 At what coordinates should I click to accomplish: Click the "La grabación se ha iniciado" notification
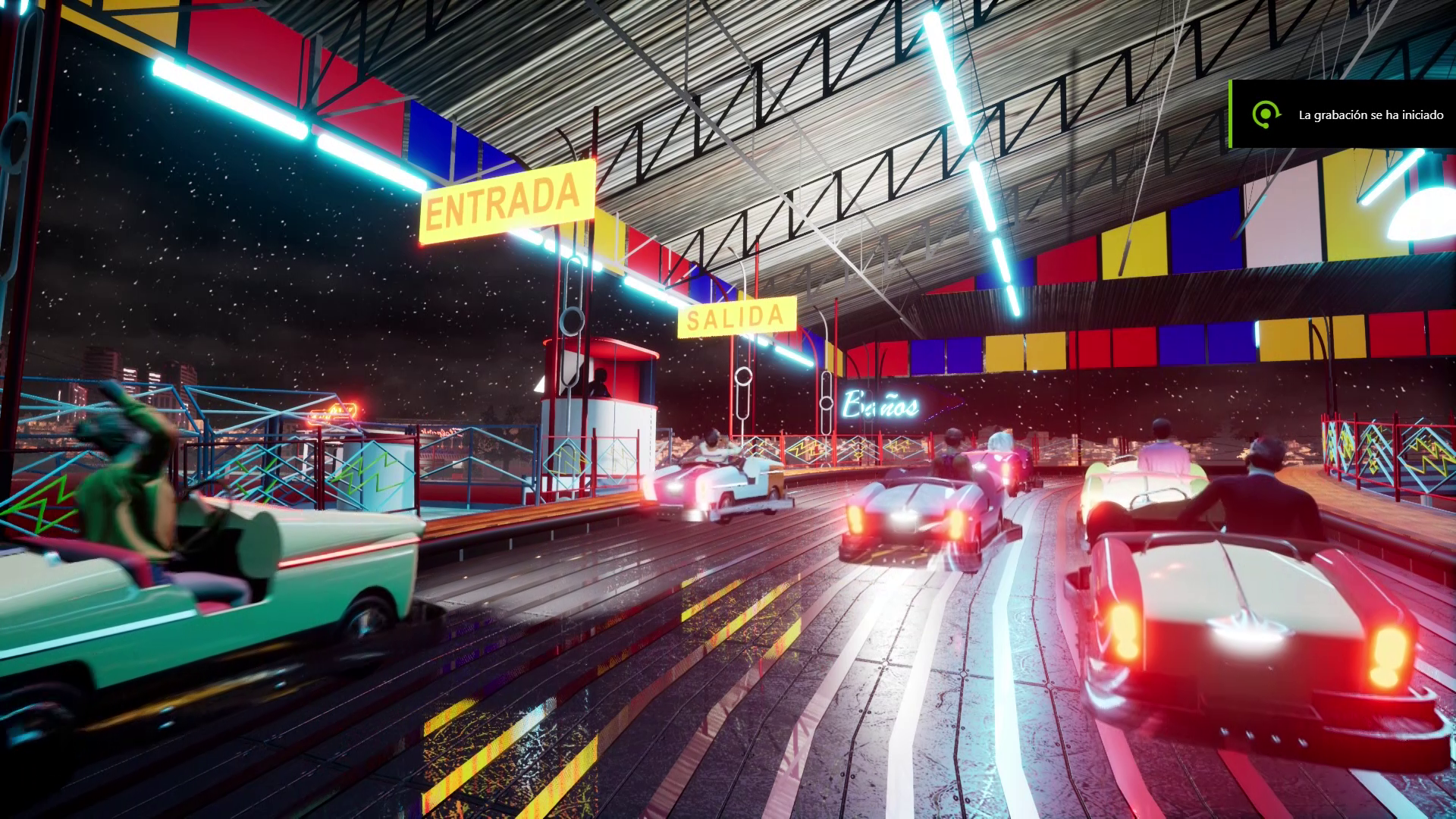(x=1342, y=115)
